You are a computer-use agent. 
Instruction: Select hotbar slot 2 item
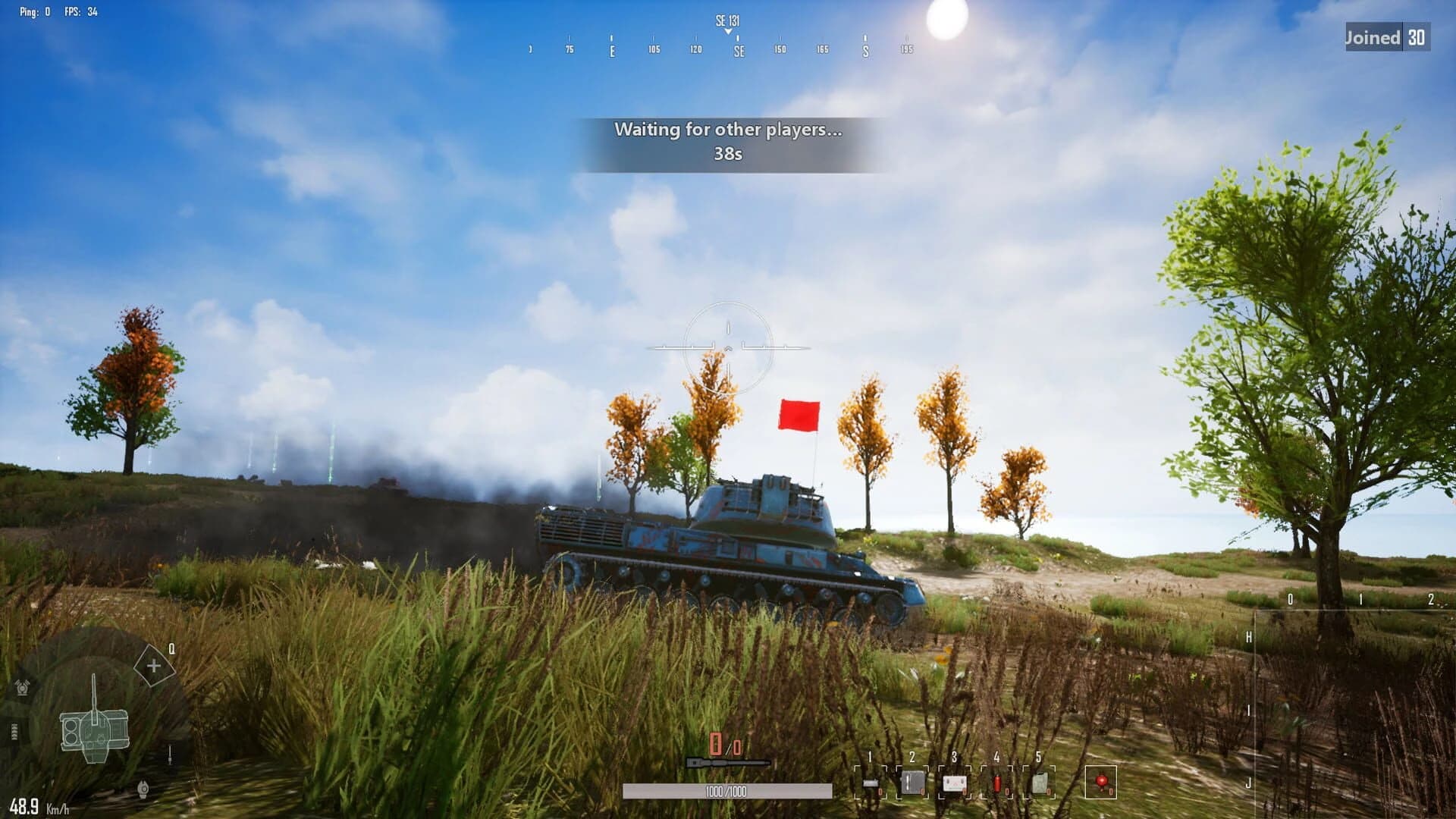tap(912, 782)
